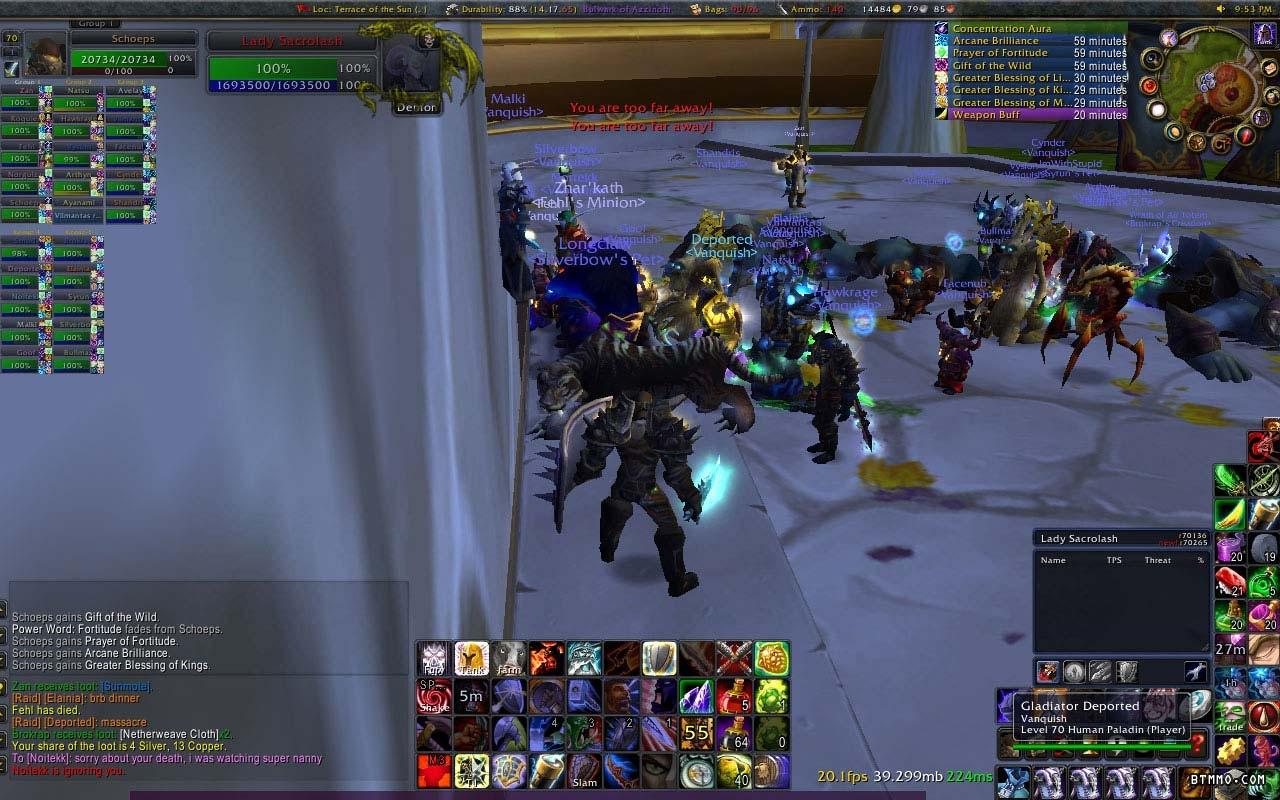Click the purple crystal item slot
Image resolution: width=1280 pixels, height=800 pixels.
point(697,696)
